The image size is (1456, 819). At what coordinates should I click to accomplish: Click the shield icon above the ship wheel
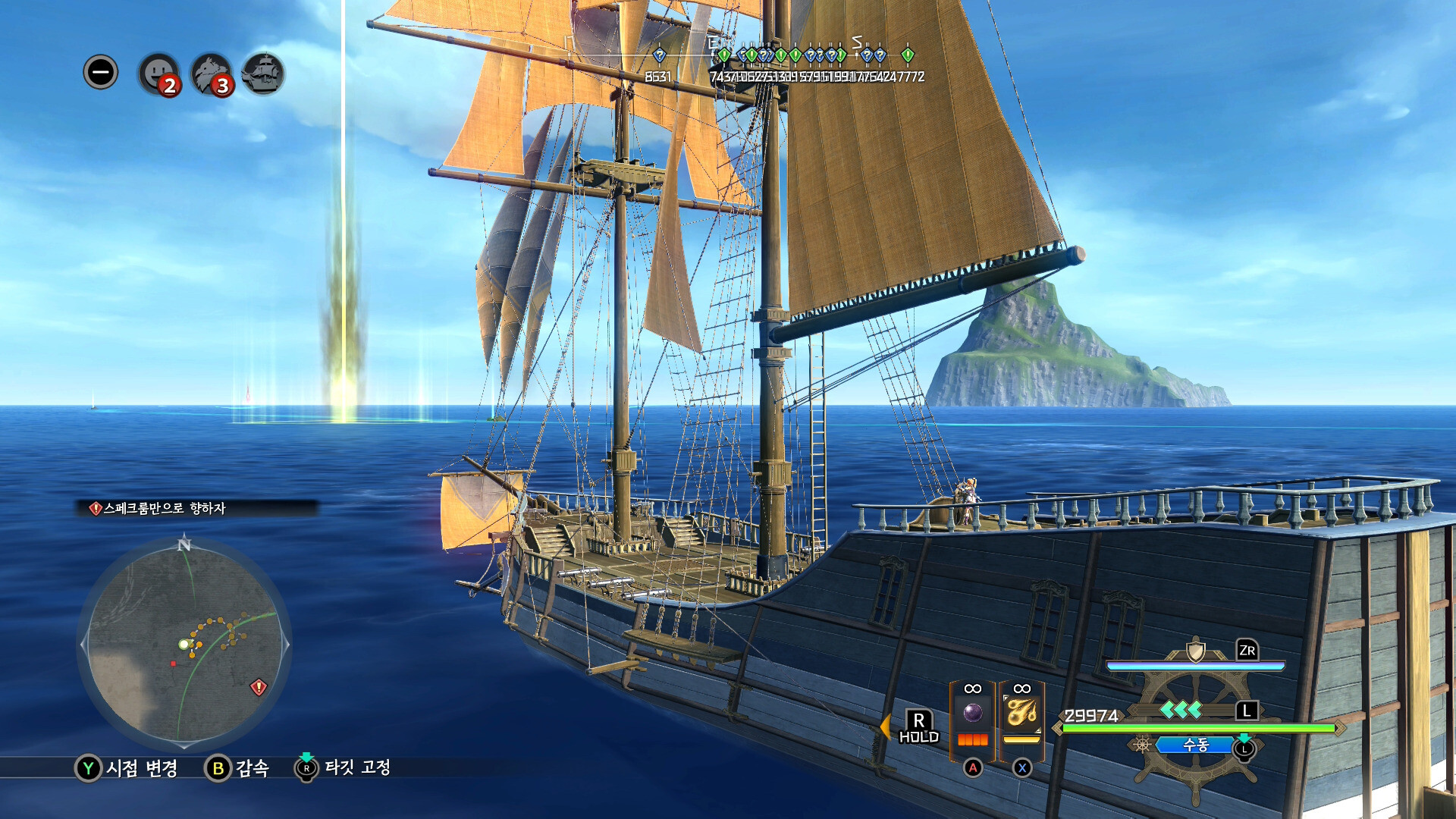point(1195,651)
